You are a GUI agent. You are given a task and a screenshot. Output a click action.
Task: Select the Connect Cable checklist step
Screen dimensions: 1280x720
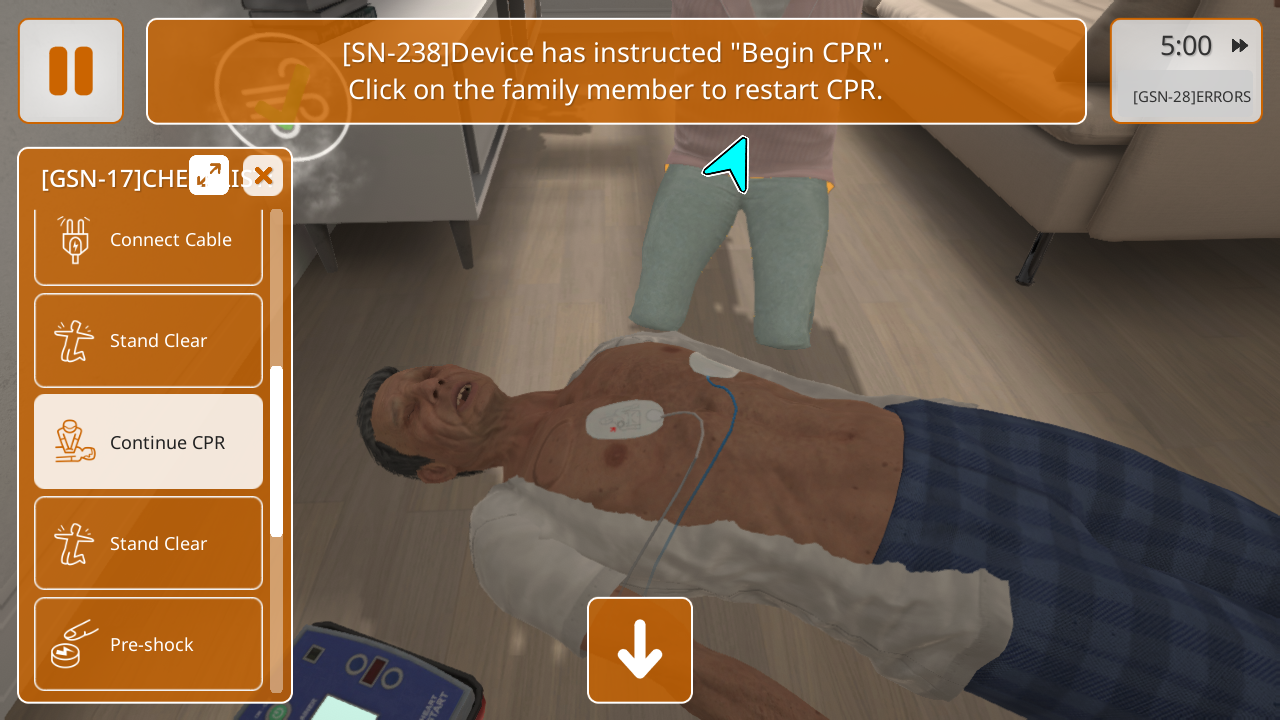(148, 240)
